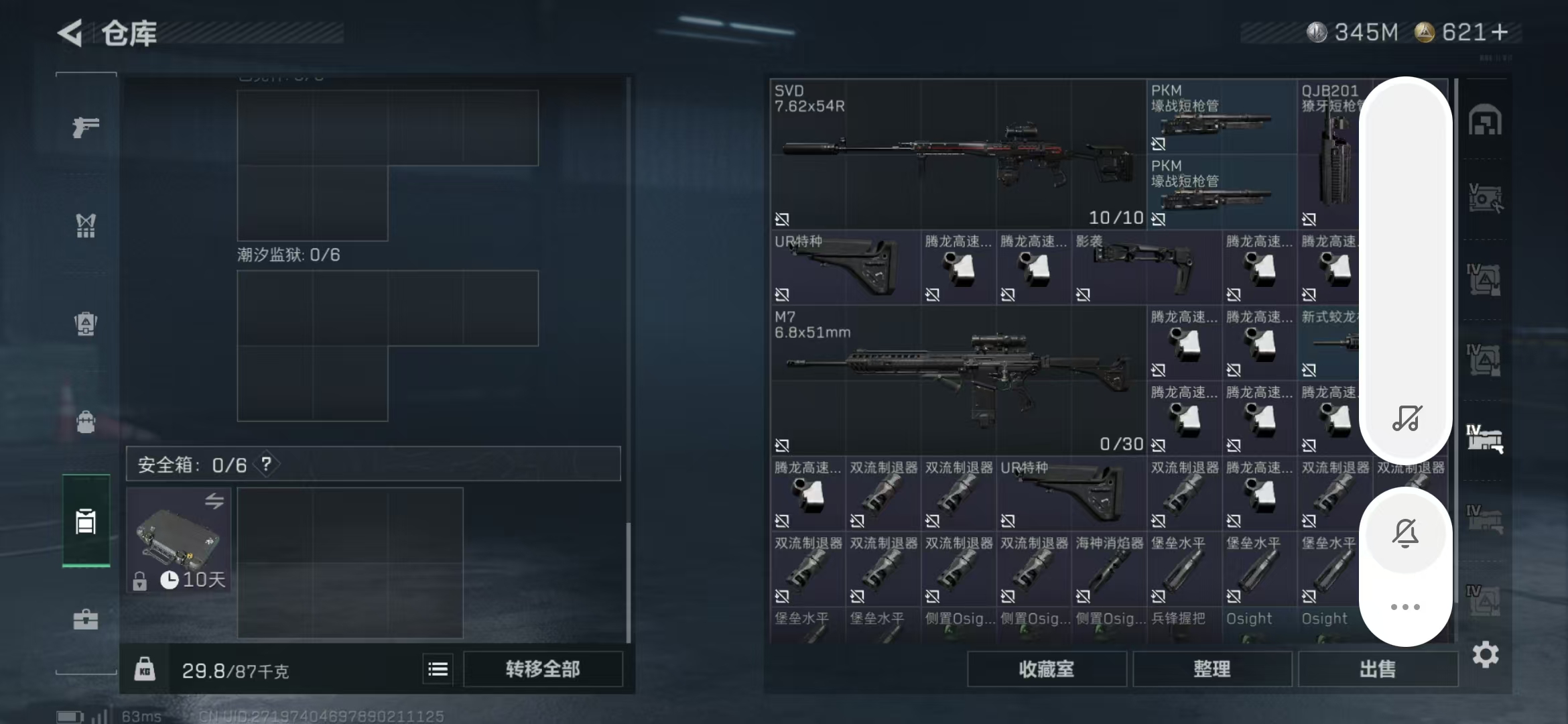Select the M7 6.8x51mm rifle
1568x724 pixels.
pos(957,380)
